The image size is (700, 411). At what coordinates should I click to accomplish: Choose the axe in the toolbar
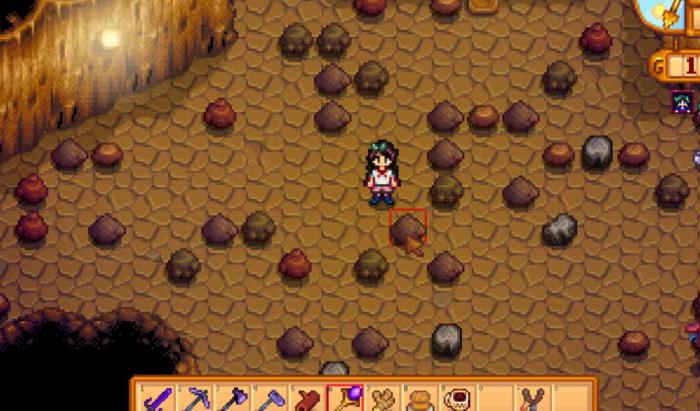pyautogui.click(x=232, y=398)
